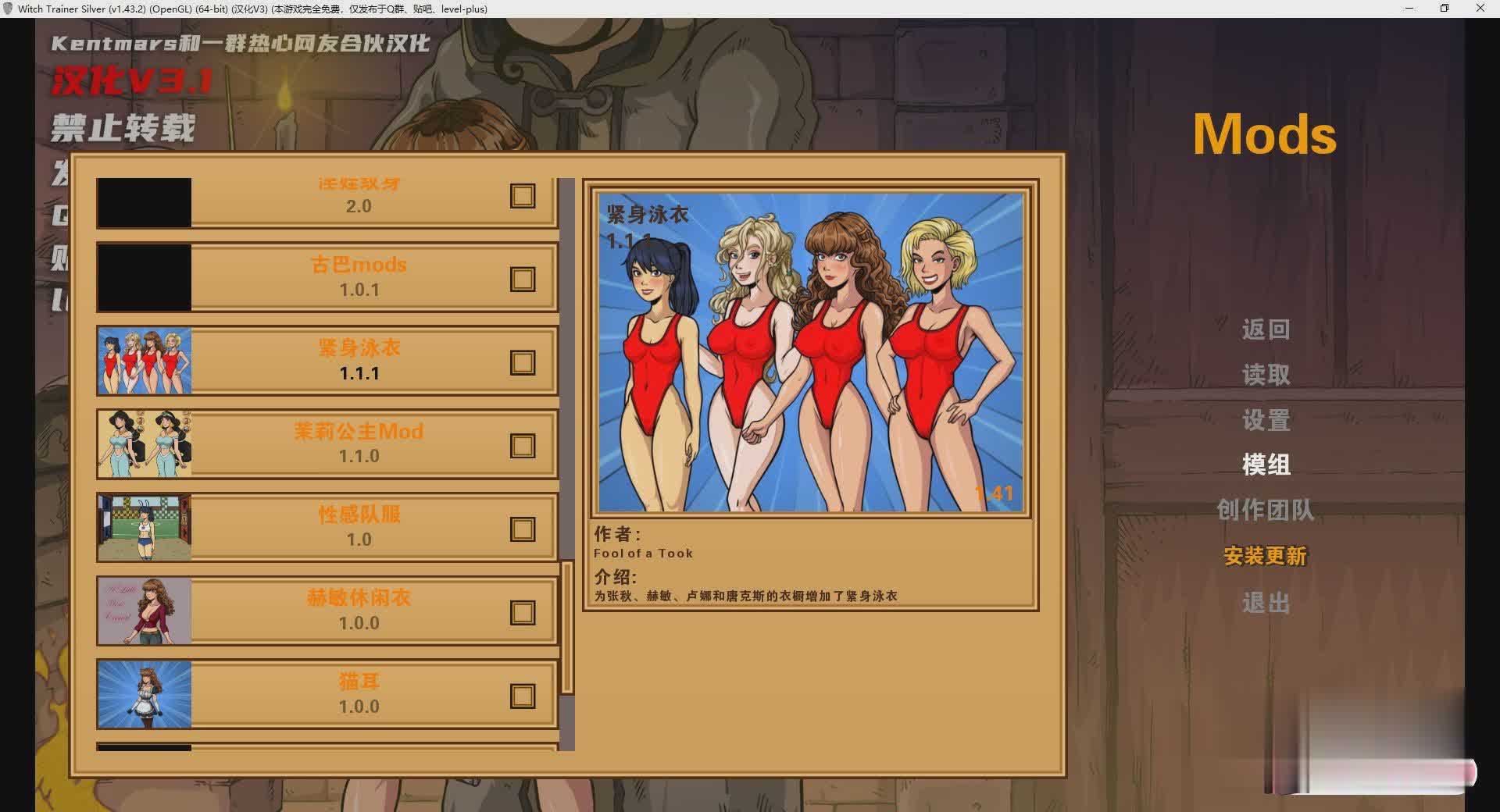Click the 安装更新 install update button
The height and width of the screenshot is (812, 1500).
1266,557
